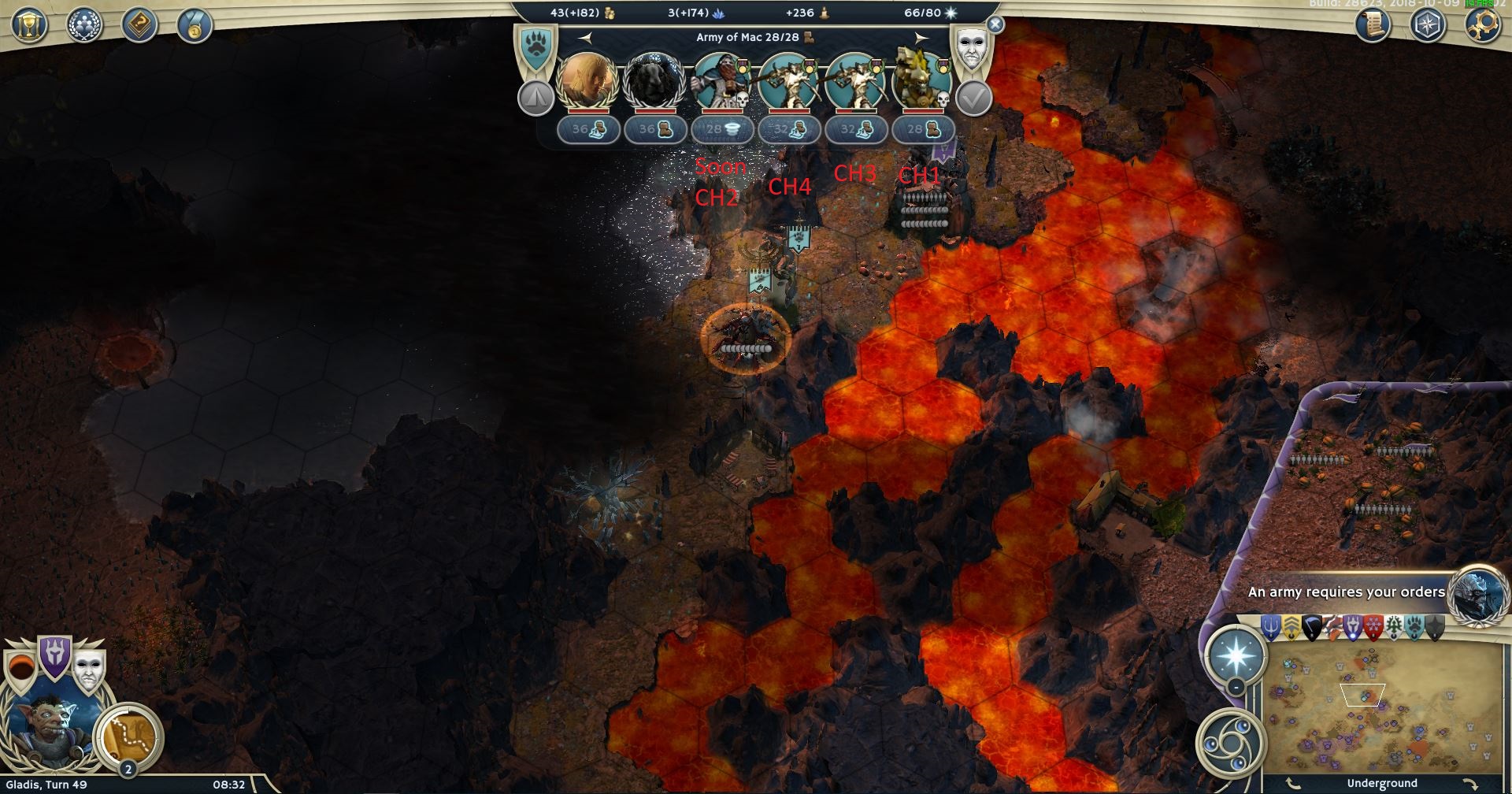Open the diplomacy people icon
Viewport: 1512px width, 794px height.
point(84,25)
